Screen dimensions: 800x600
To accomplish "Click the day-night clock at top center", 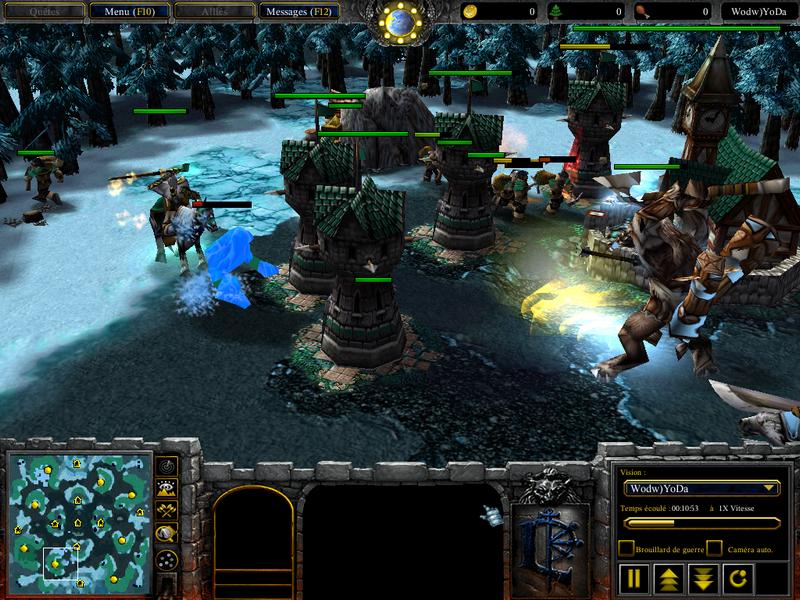I will pos(400,20).
